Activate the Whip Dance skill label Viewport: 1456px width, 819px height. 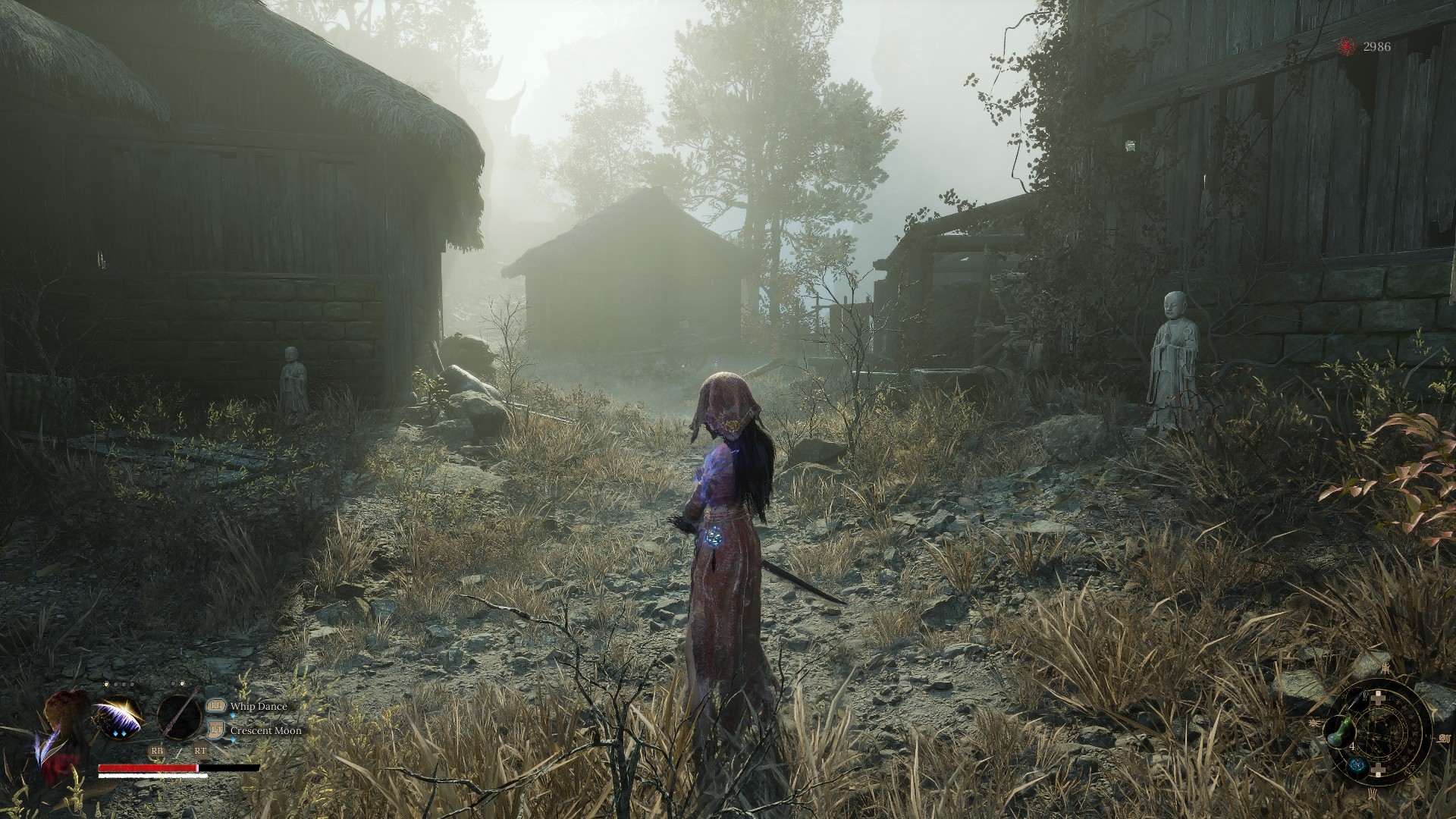coord(259,707)
